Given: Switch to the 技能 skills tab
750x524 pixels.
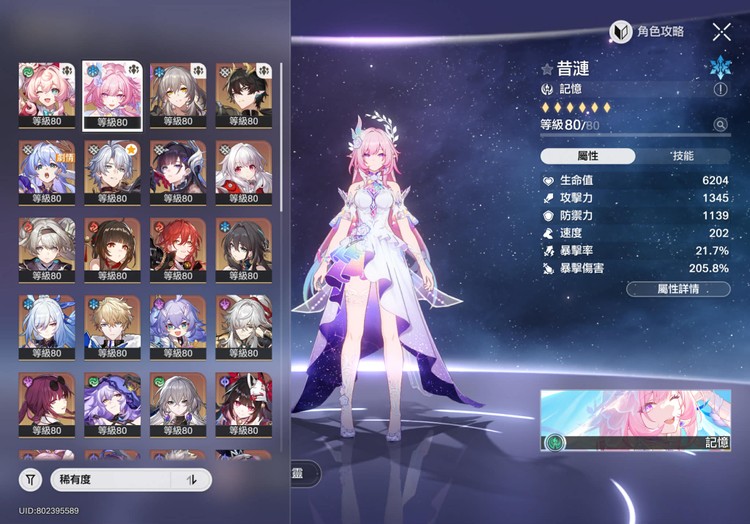Looking at the screenshot, I should pyautogui.click(x=682, y=156).
